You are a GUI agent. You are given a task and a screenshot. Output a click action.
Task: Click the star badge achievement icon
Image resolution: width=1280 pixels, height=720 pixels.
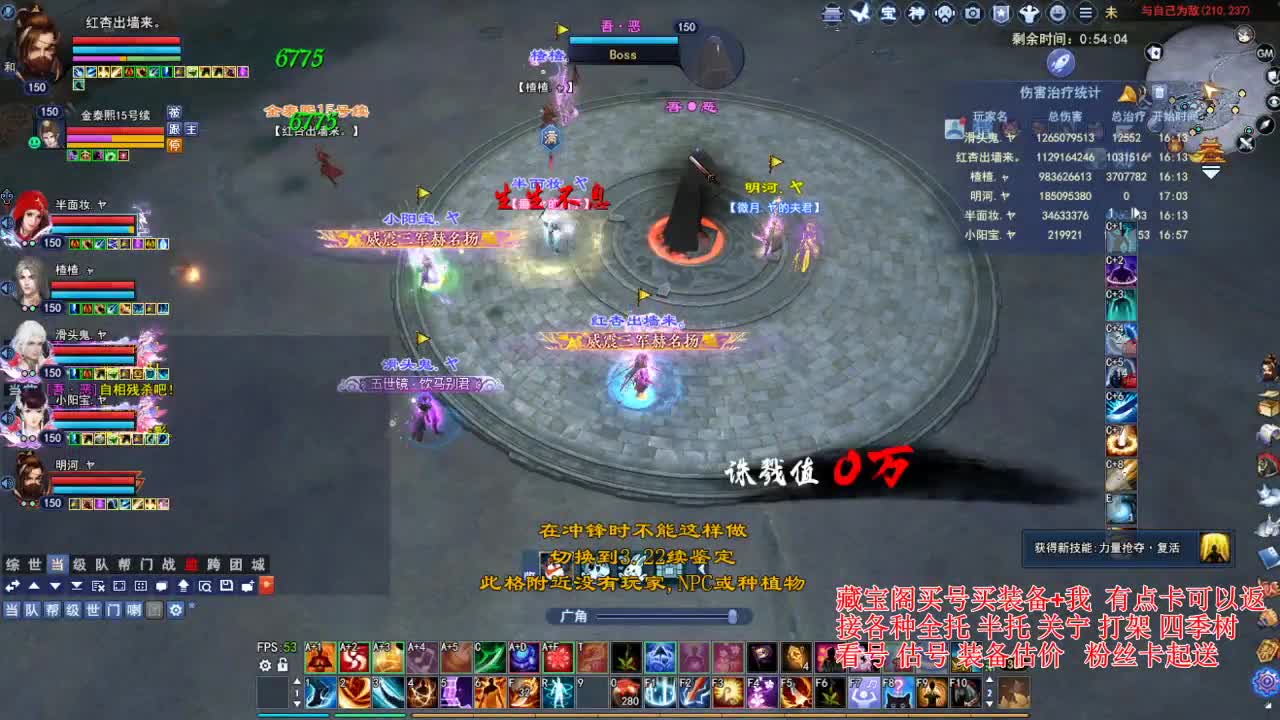1001,13
